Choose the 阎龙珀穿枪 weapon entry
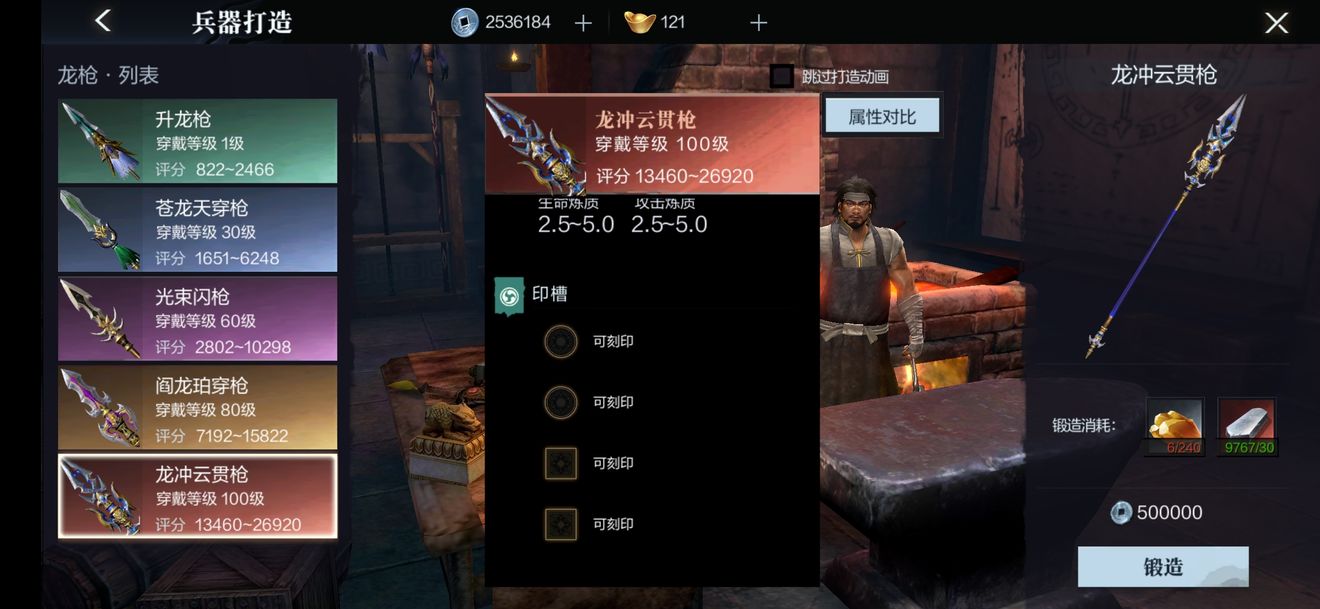The height and width of the screenshot is (609, 1320). pos(198,408)
